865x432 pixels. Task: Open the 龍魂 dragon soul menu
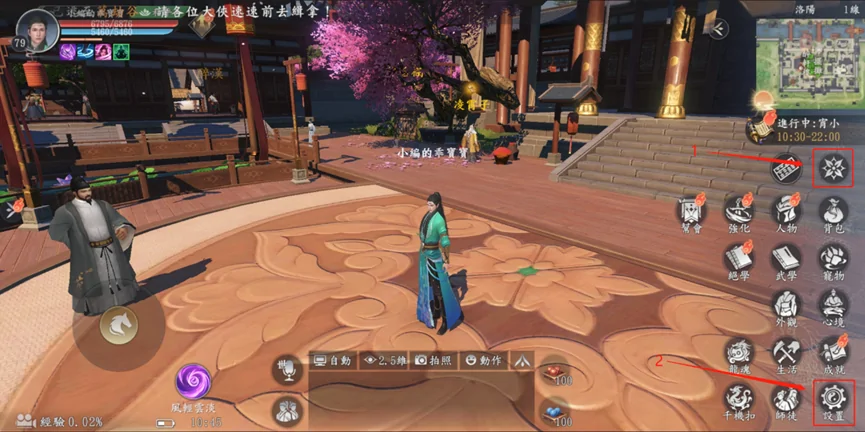tap(738, 352)
